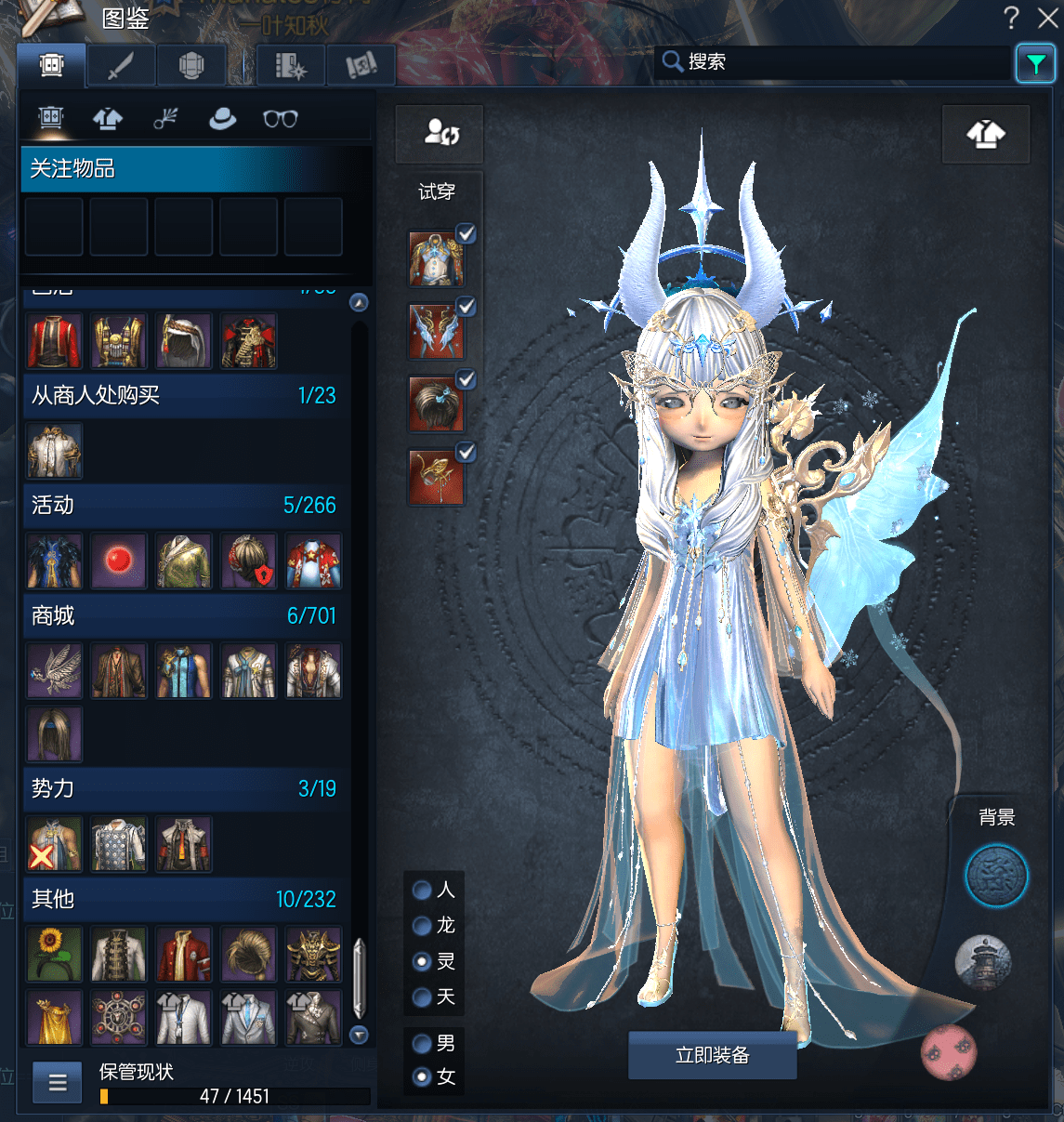Select the 男 gender option
1064x1122 pixels.
[423, 1043]
